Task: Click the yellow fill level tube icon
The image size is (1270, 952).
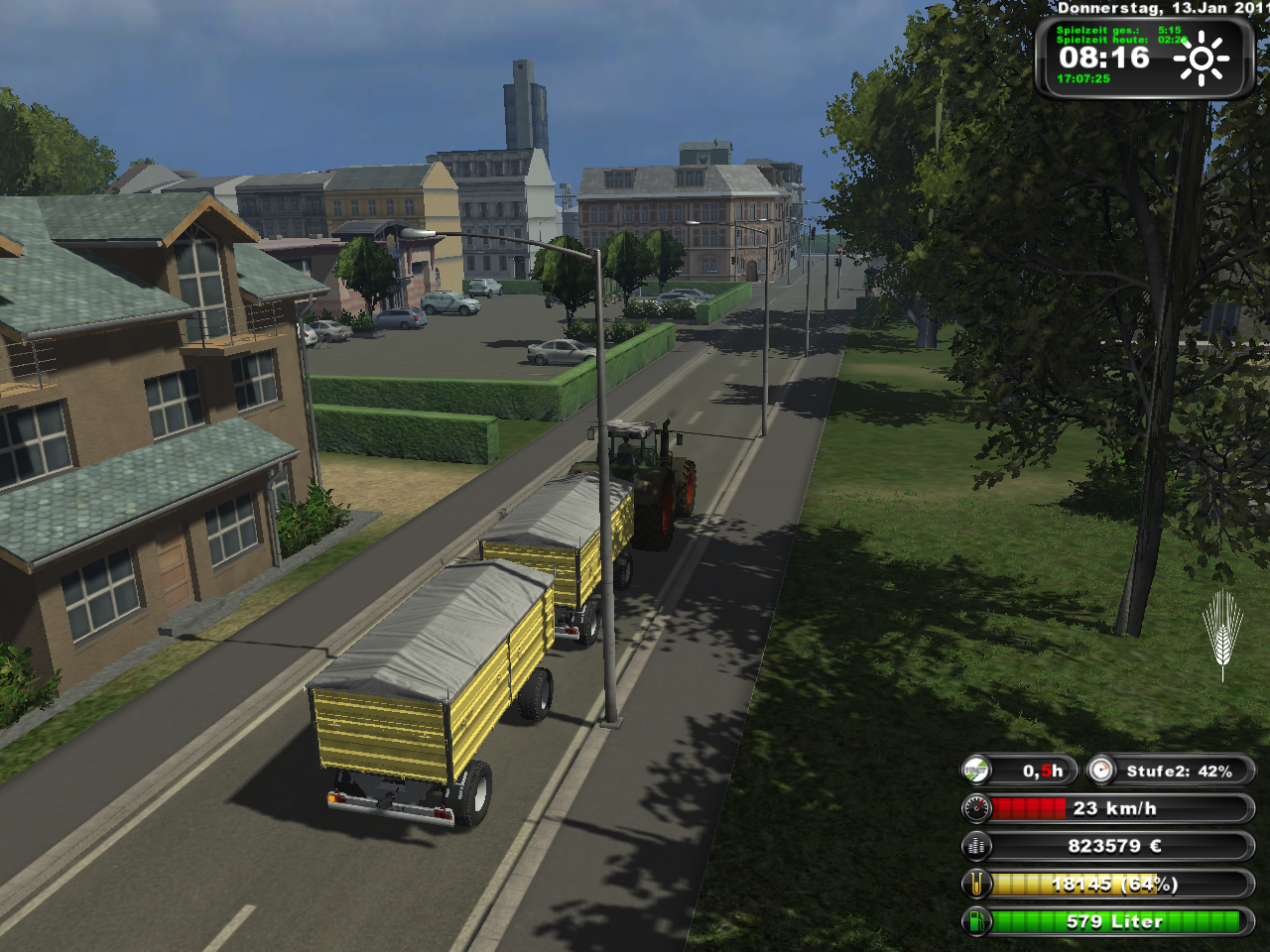Action: coord(977,884)
